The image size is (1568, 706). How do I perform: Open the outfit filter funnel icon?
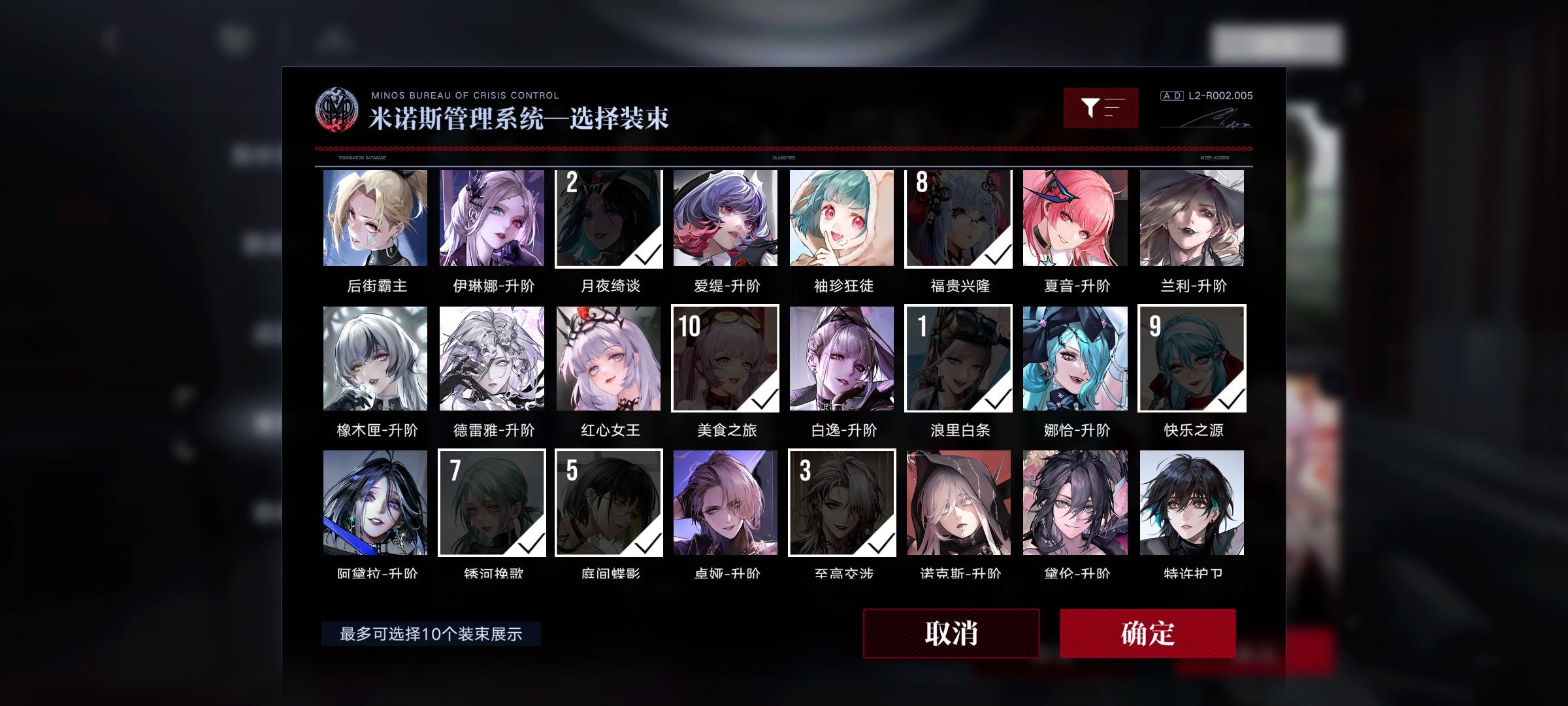1102,107
